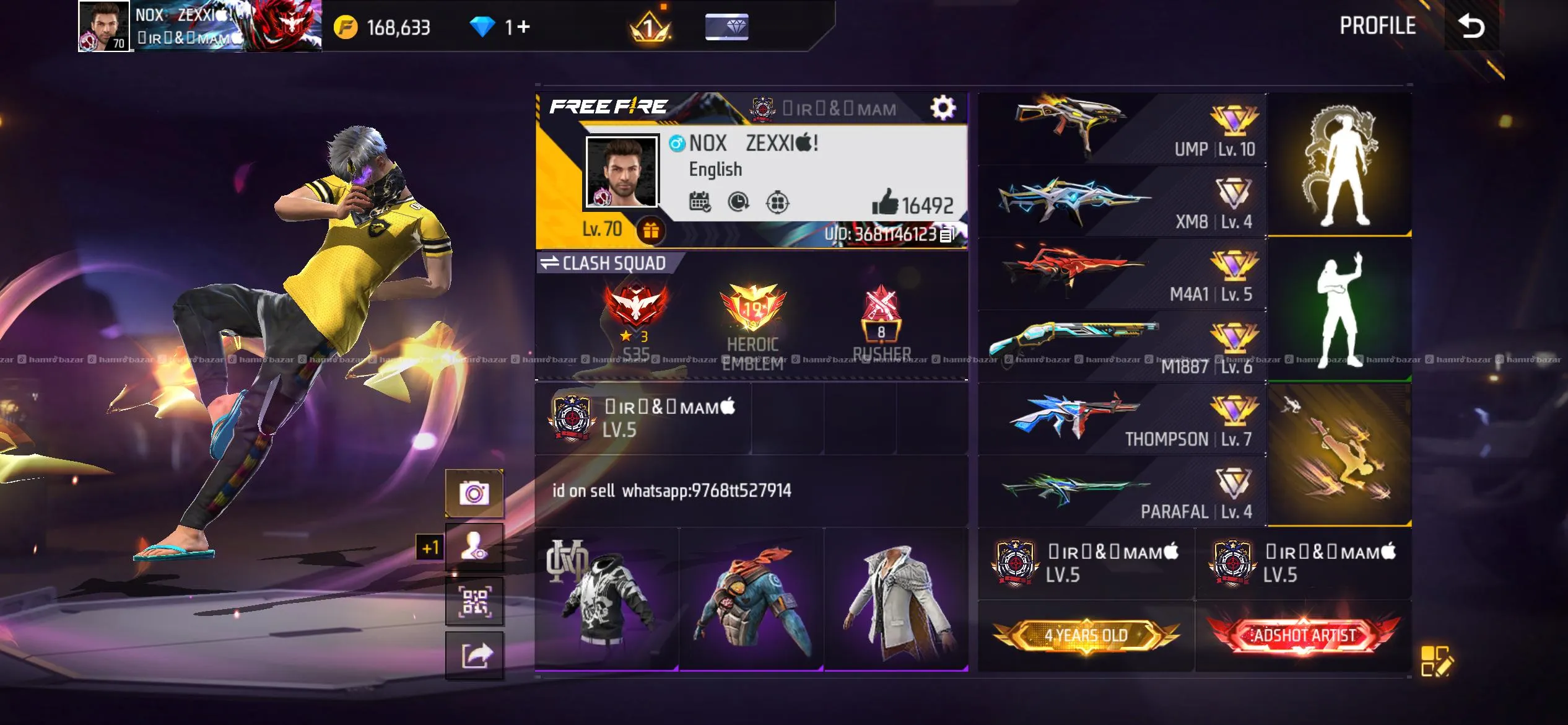Copy the UID with the clipboard icon
The image size is (1568, 725).
click(947, 235)
